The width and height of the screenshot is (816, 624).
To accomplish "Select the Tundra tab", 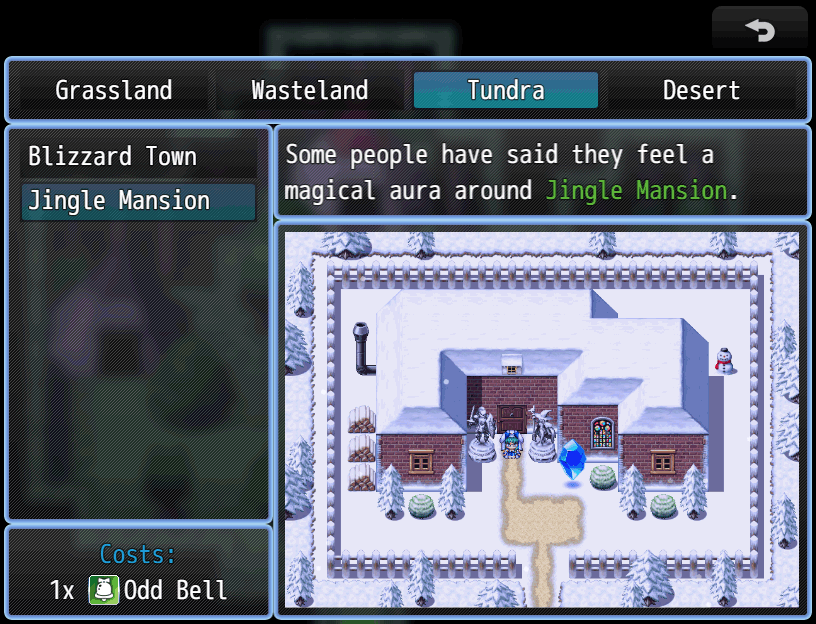I will click(x=506, y=91).
